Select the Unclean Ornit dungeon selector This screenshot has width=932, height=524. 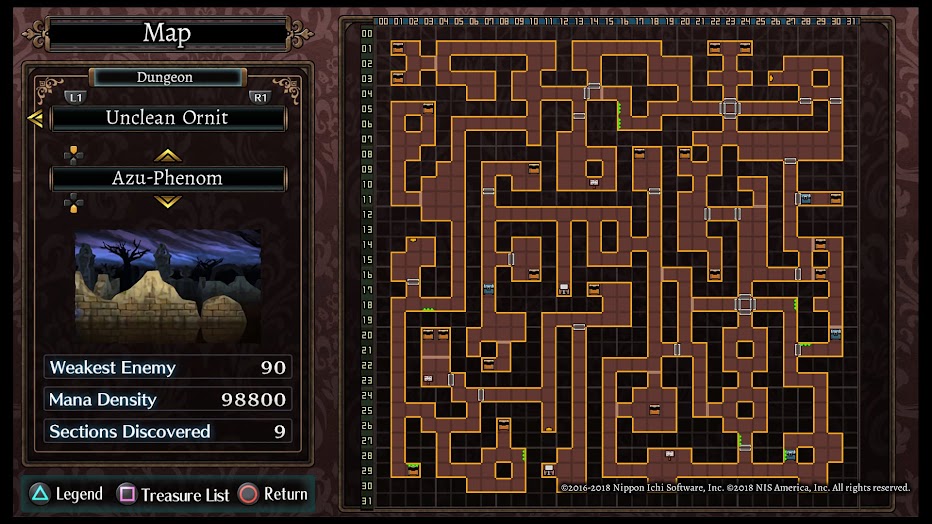pyautogui.click(x=168, y=118)
